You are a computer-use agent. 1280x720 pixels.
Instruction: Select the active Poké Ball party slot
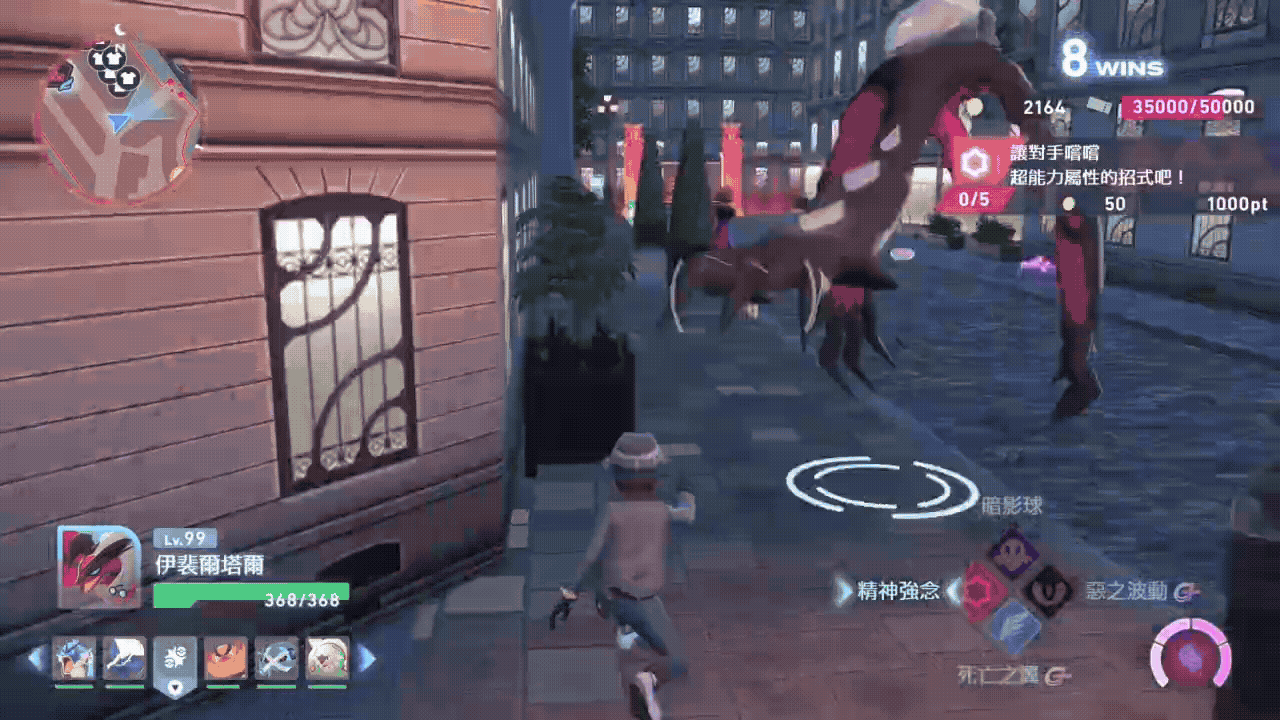point(176,662)
